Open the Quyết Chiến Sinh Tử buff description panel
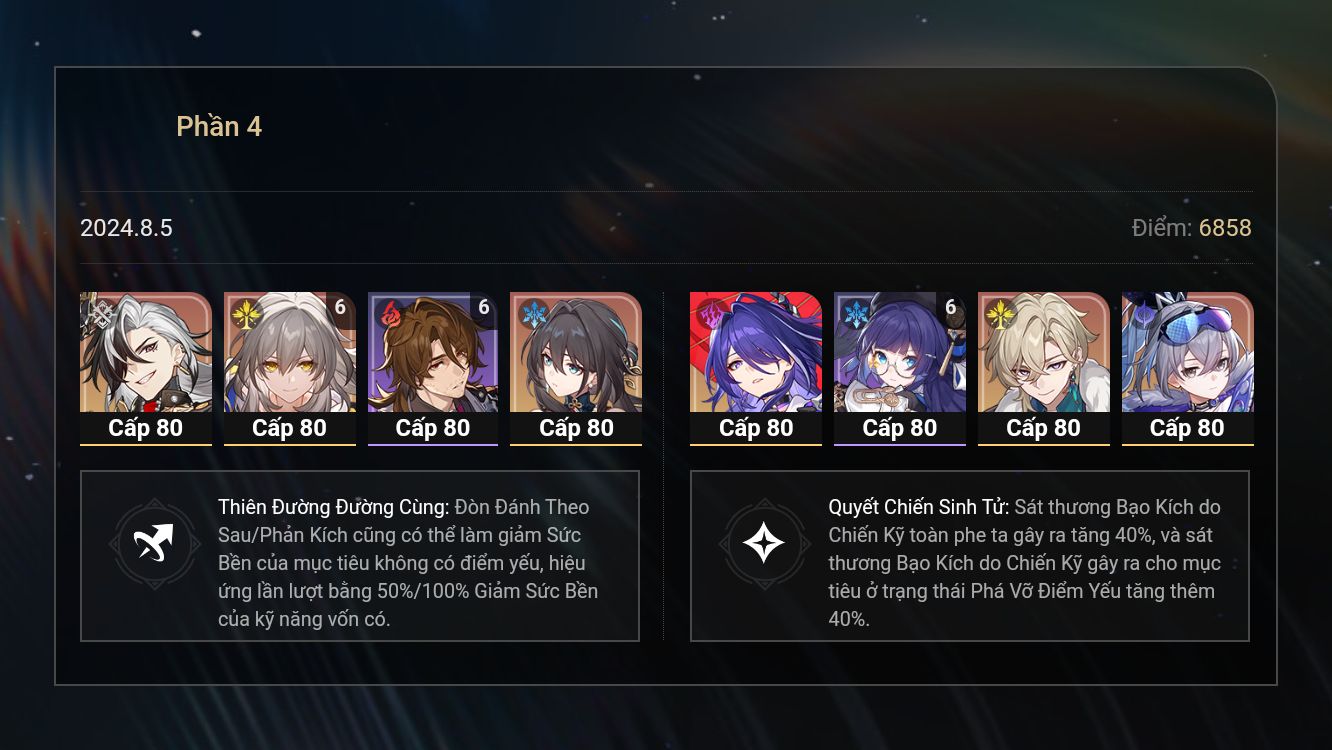1332x750 pixels. (x=970, y=556)
